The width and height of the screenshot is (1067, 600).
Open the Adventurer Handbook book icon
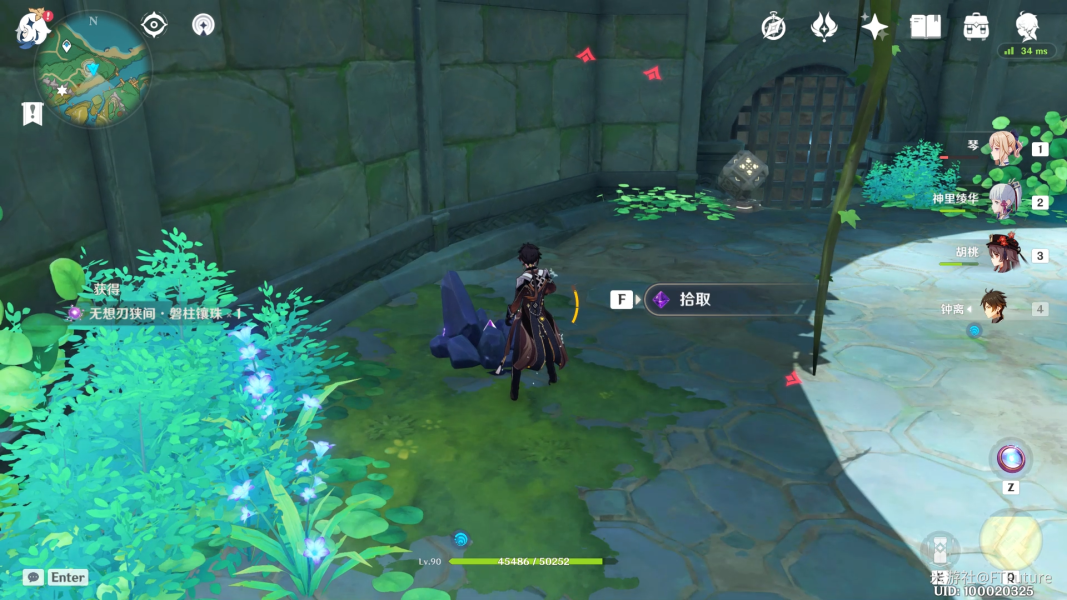point(925,27)
